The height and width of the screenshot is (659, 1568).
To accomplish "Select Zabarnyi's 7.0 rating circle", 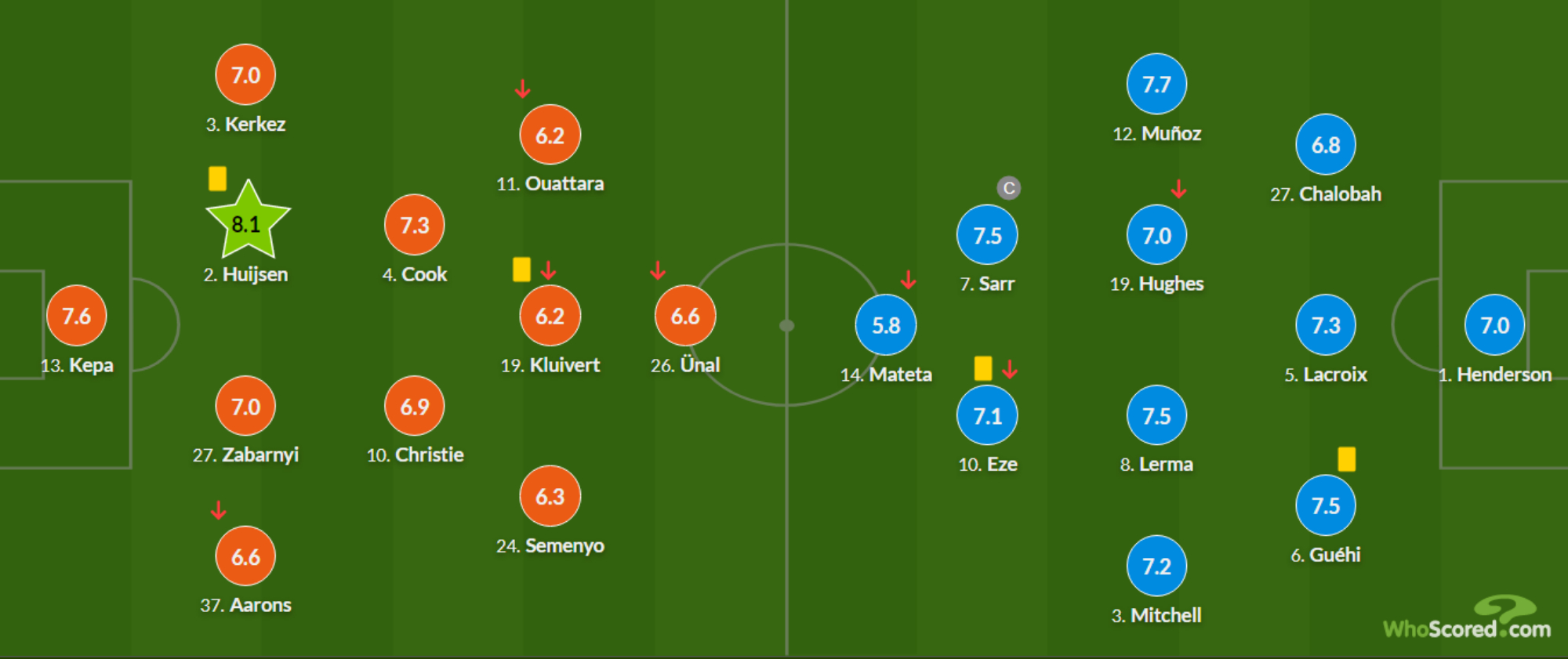I will point(245,406).
